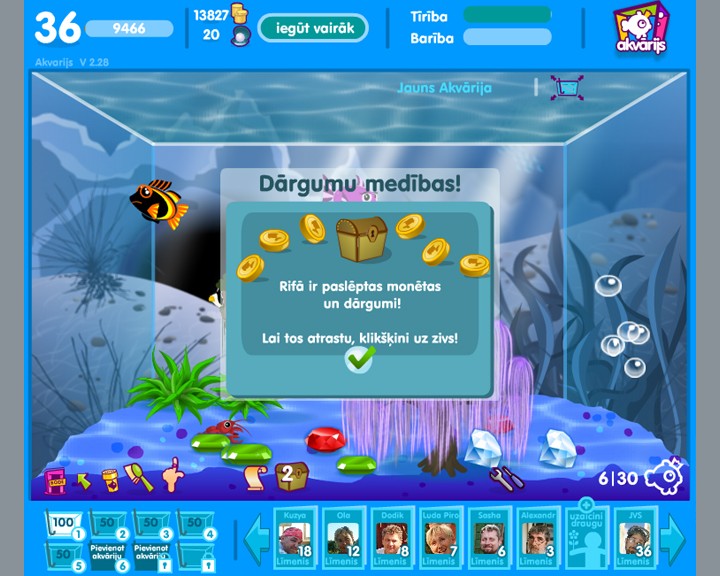The width and height of the screenshot is (720, 576).
Task: Open the settings gear icon
Action: (665, 476)
